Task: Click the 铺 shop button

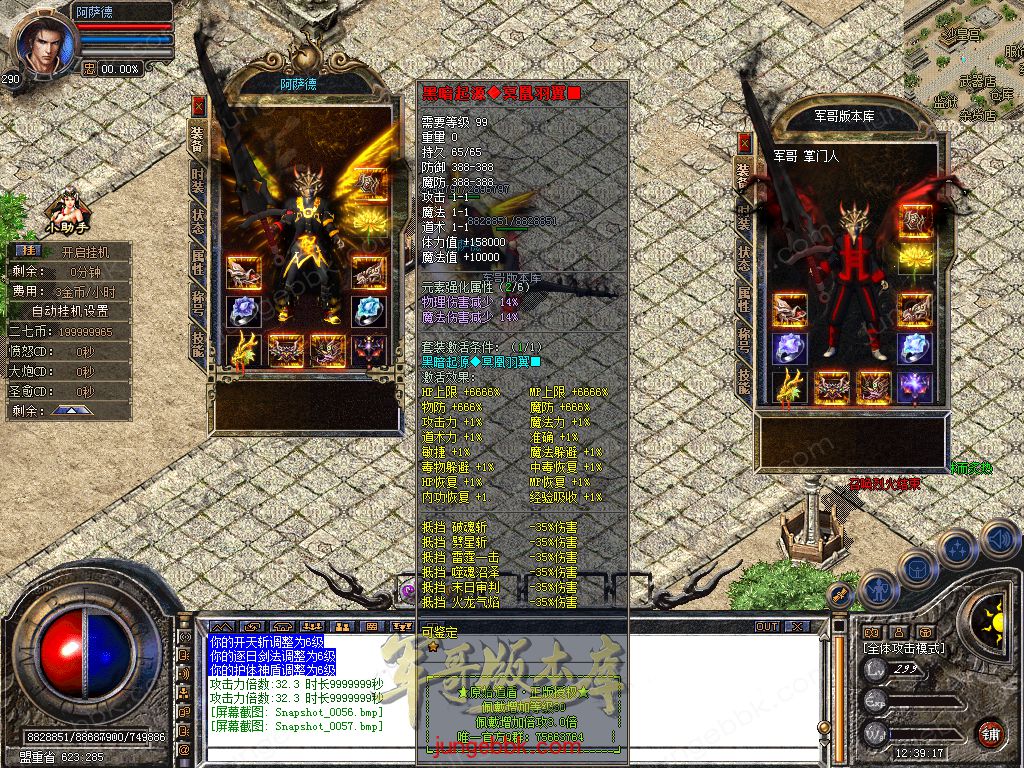Action: click(990, 732)
